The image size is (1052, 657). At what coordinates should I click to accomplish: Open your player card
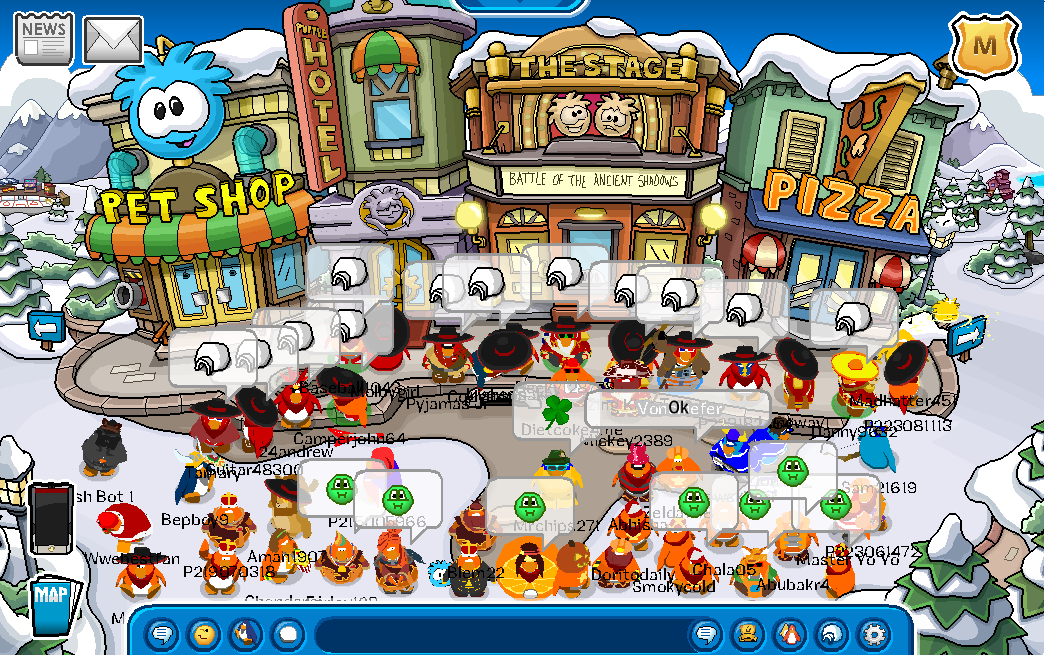coord(748,634)
